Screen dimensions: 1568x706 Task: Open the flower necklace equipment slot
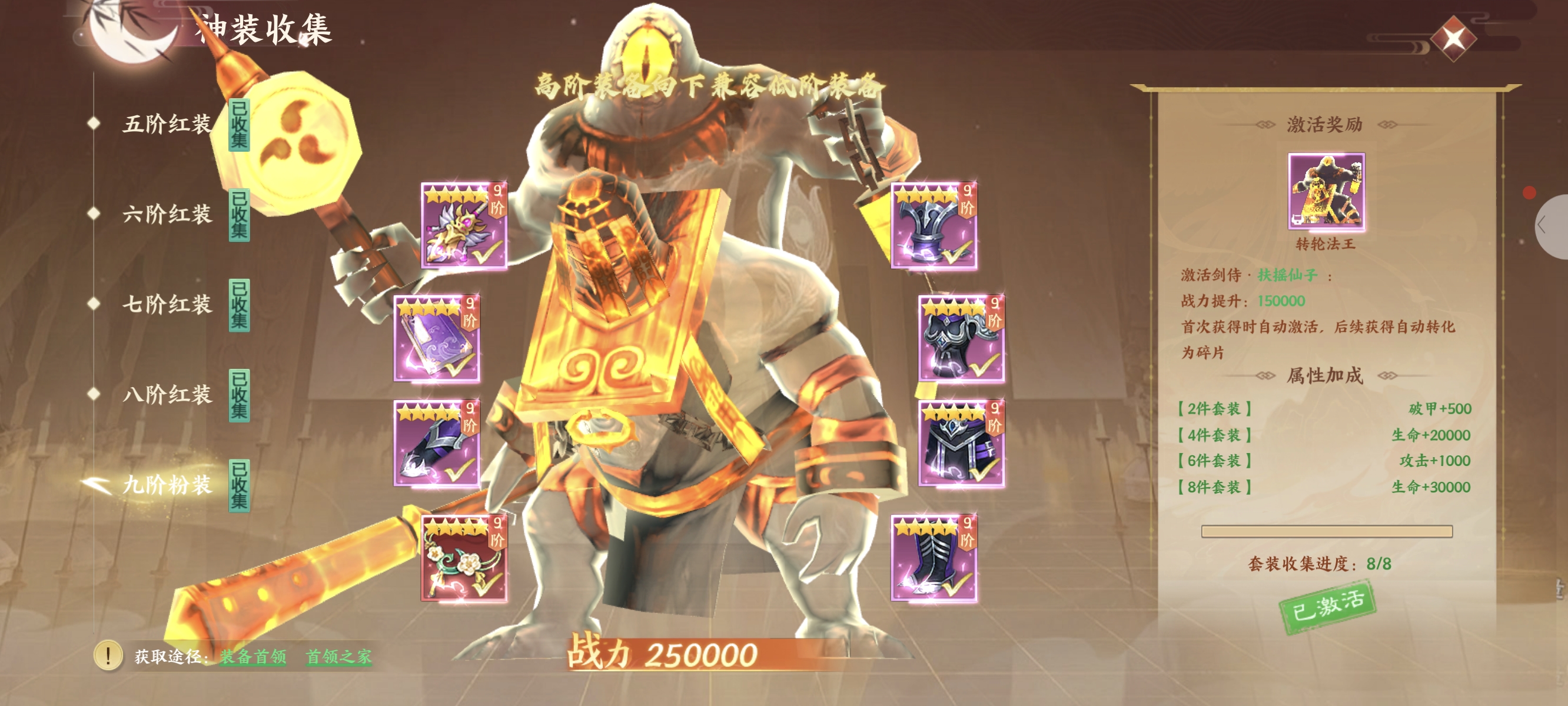(x=464, y=558)
